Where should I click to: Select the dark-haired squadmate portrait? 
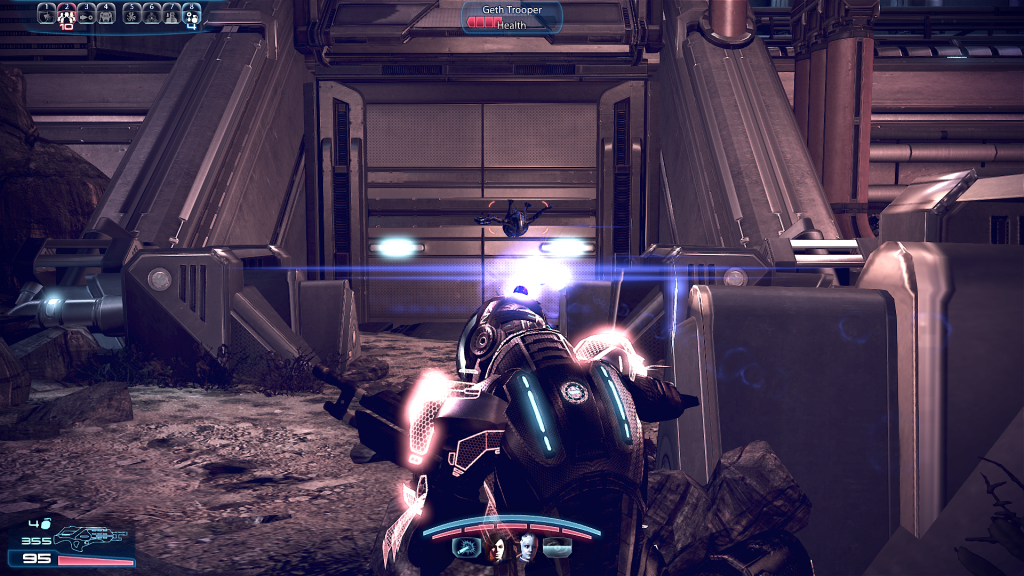point(497,547)
